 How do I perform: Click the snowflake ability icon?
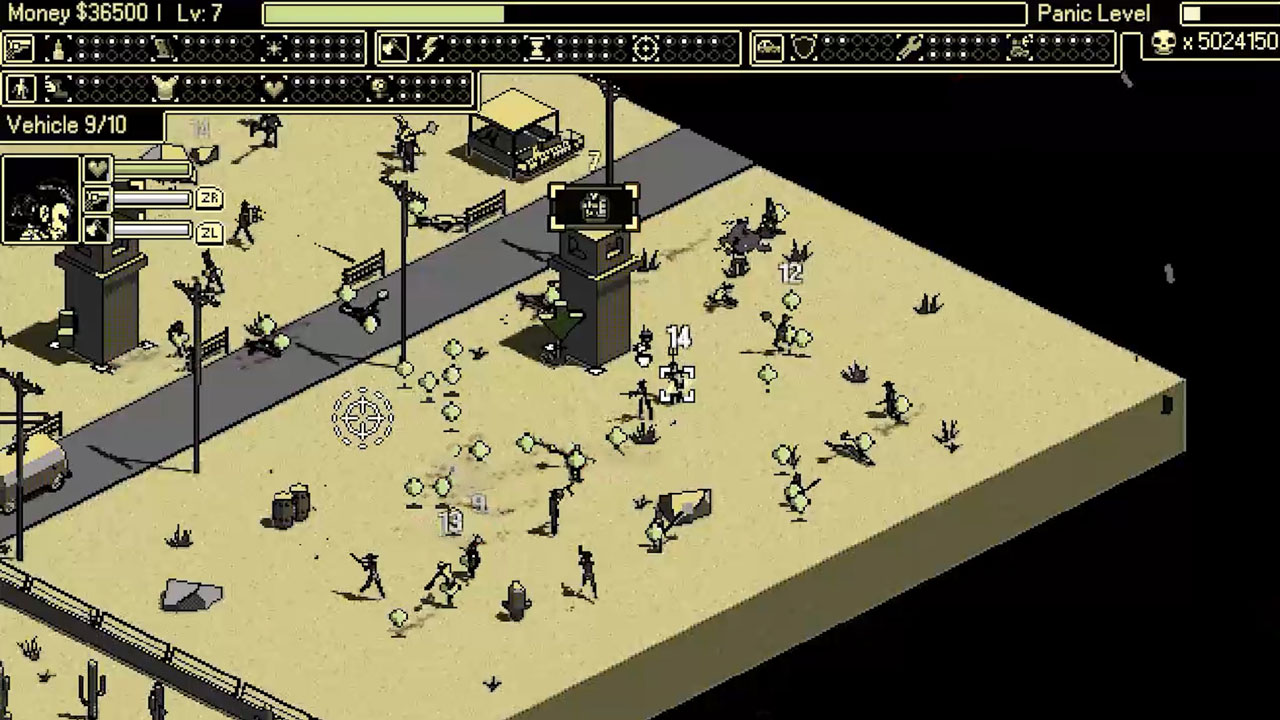click(272, 48)
